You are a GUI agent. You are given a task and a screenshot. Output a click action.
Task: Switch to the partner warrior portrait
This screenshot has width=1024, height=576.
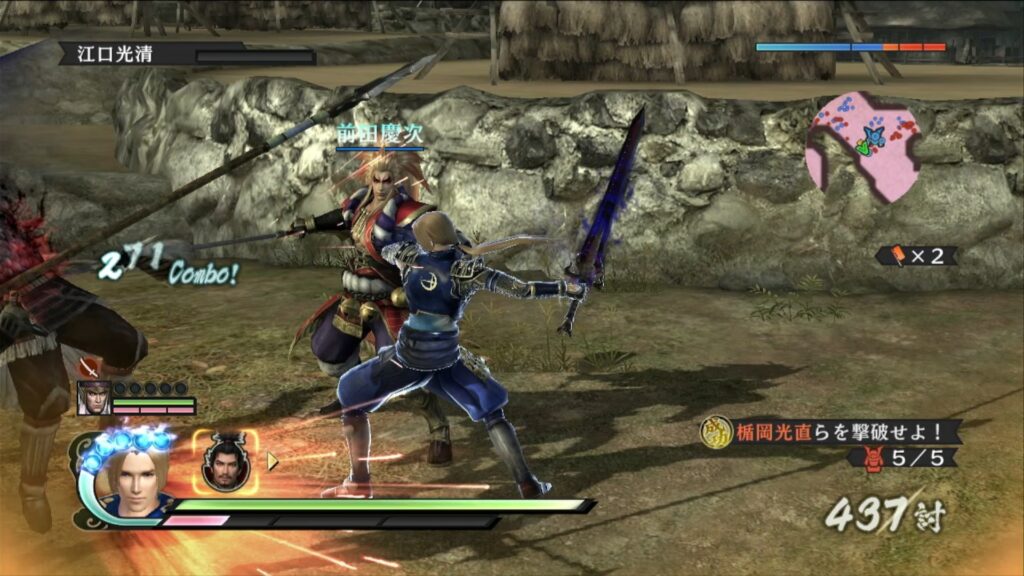click(226, 463)
